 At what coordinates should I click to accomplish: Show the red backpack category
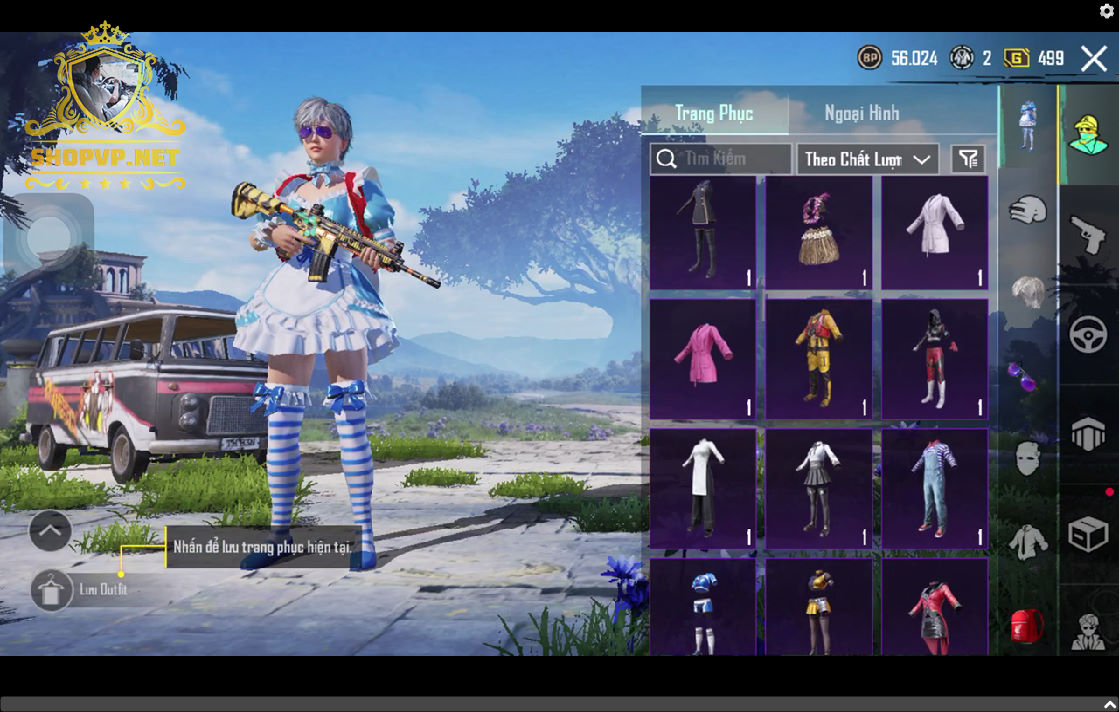1027,625
